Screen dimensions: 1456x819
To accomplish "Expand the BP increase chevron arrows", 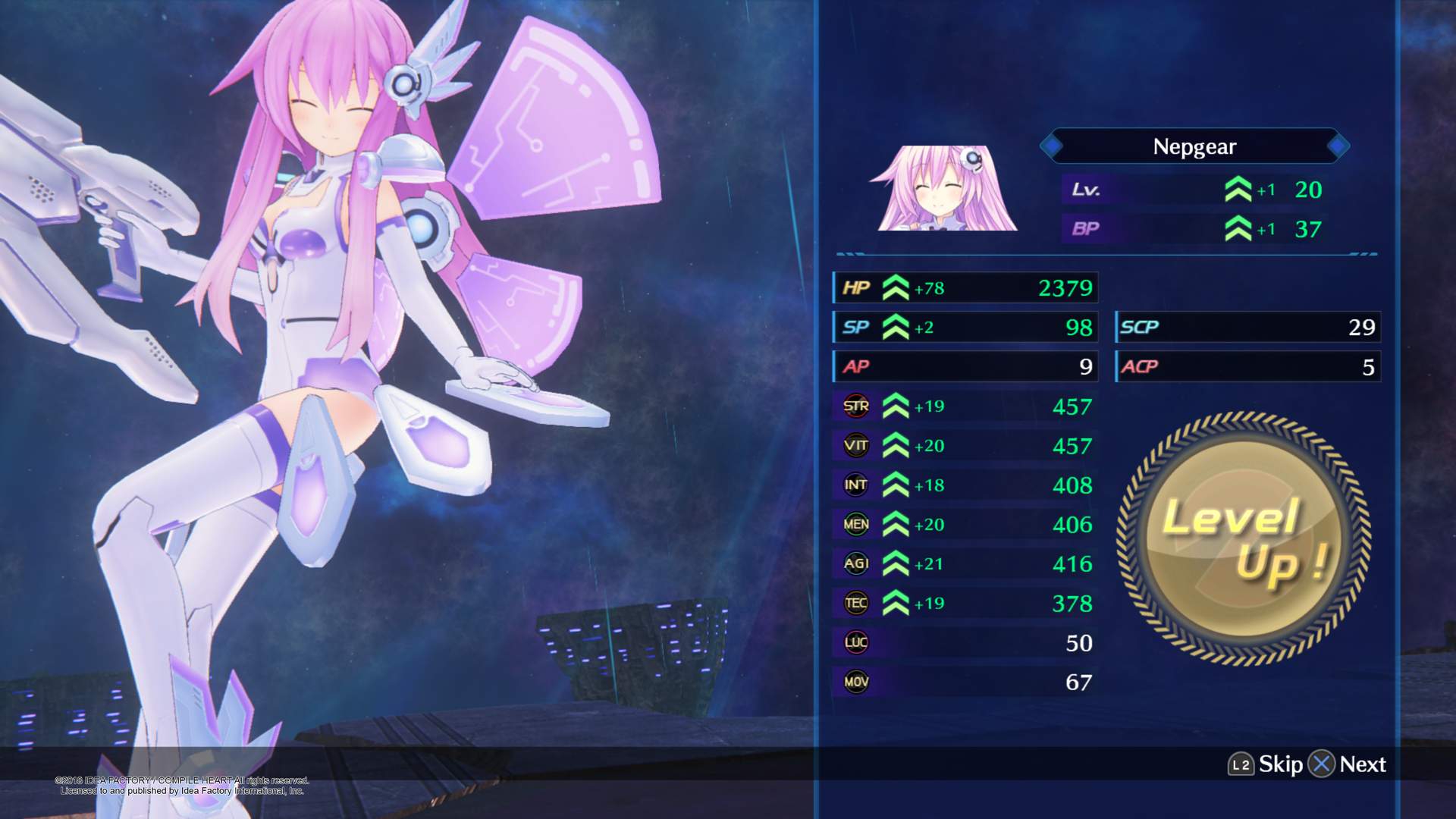I will 1240,229.
